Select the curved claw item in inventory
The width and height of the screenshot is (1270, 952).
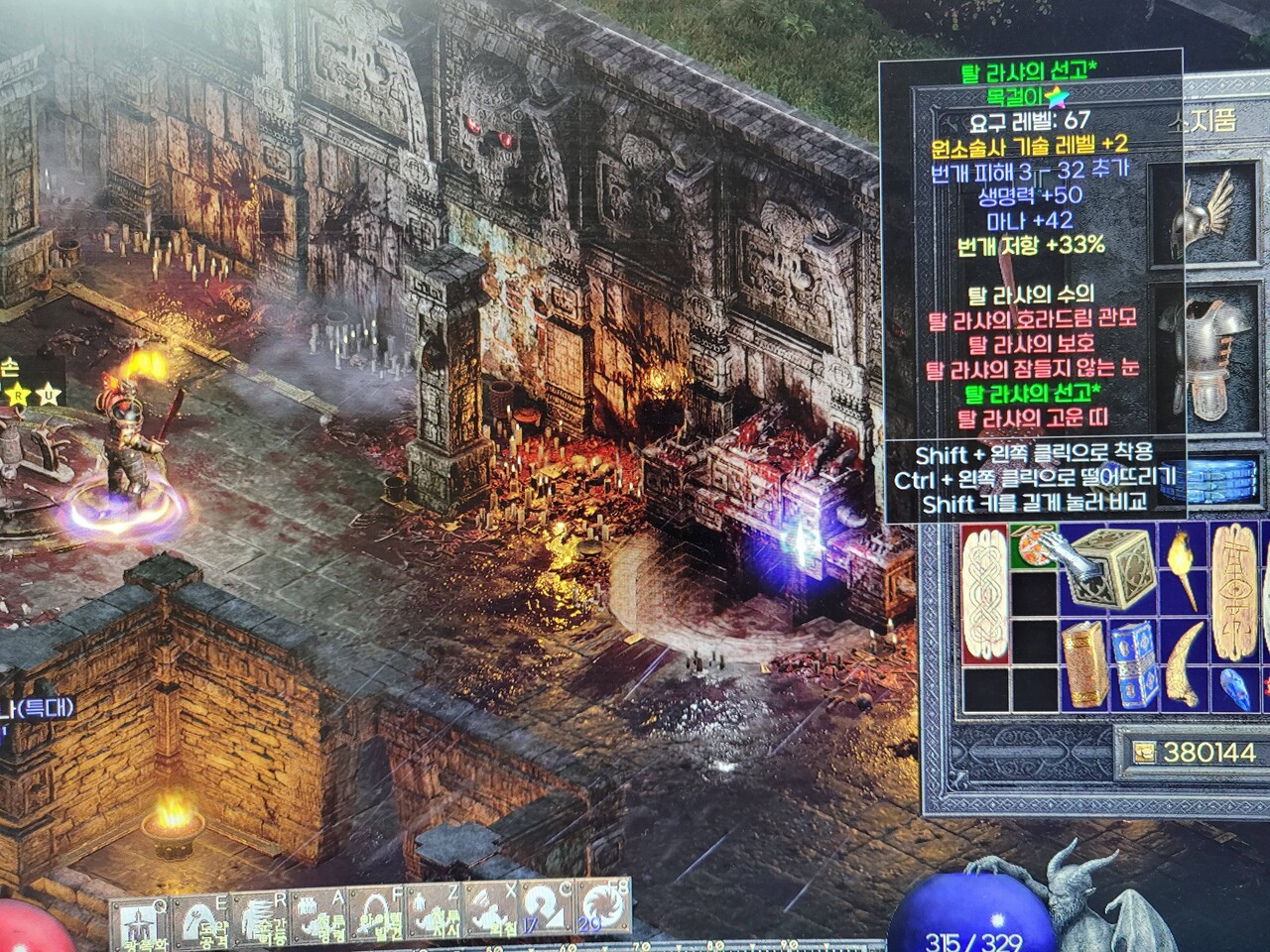pyautogui.click(x=1183, y=664)
